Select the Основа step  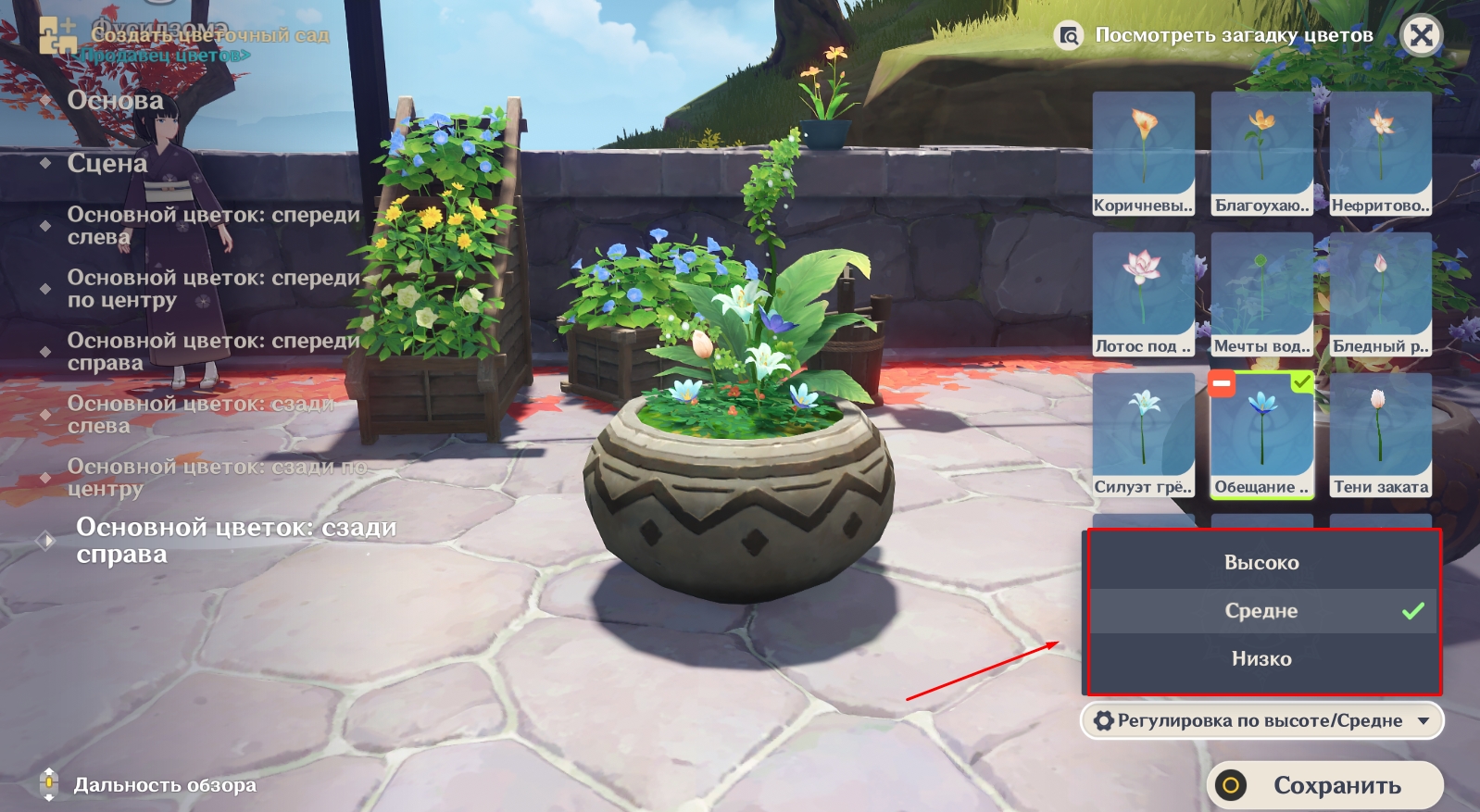pyautogui.click(x=115, y=100)
